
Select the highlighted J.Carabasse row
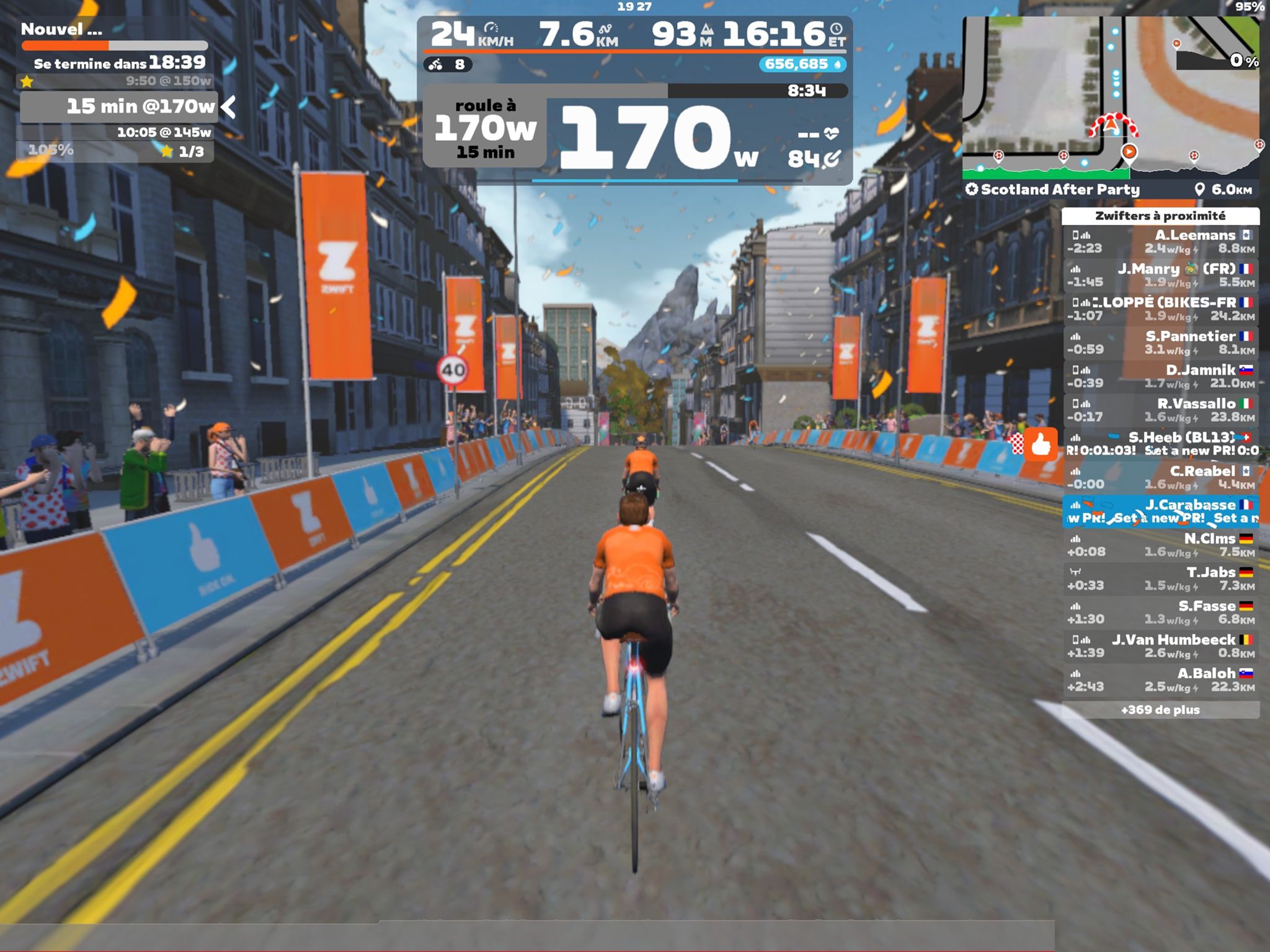[1160, 511]
